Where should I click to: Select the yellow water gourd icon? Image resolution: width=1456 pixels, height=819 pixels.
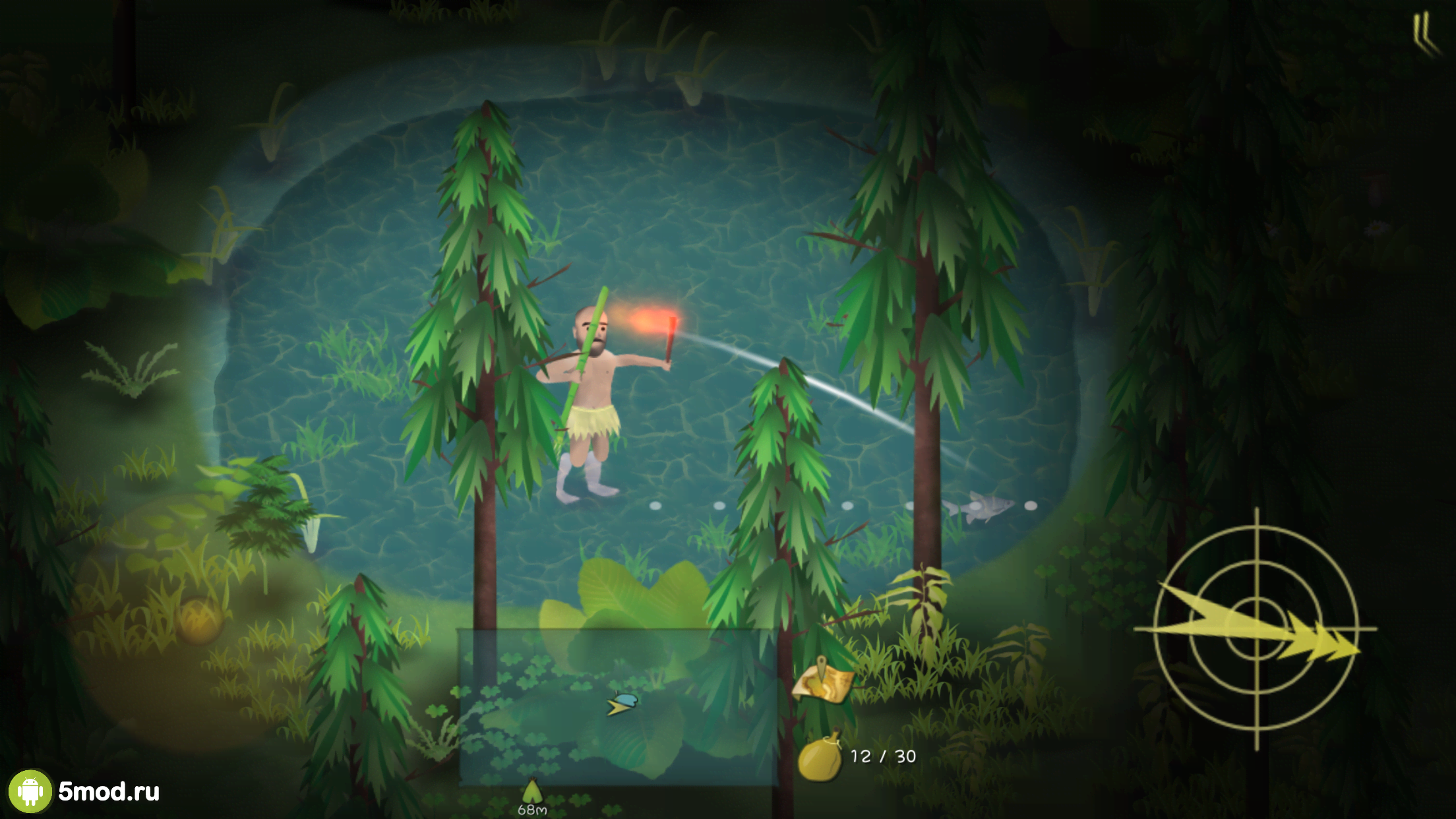point(820,756)
